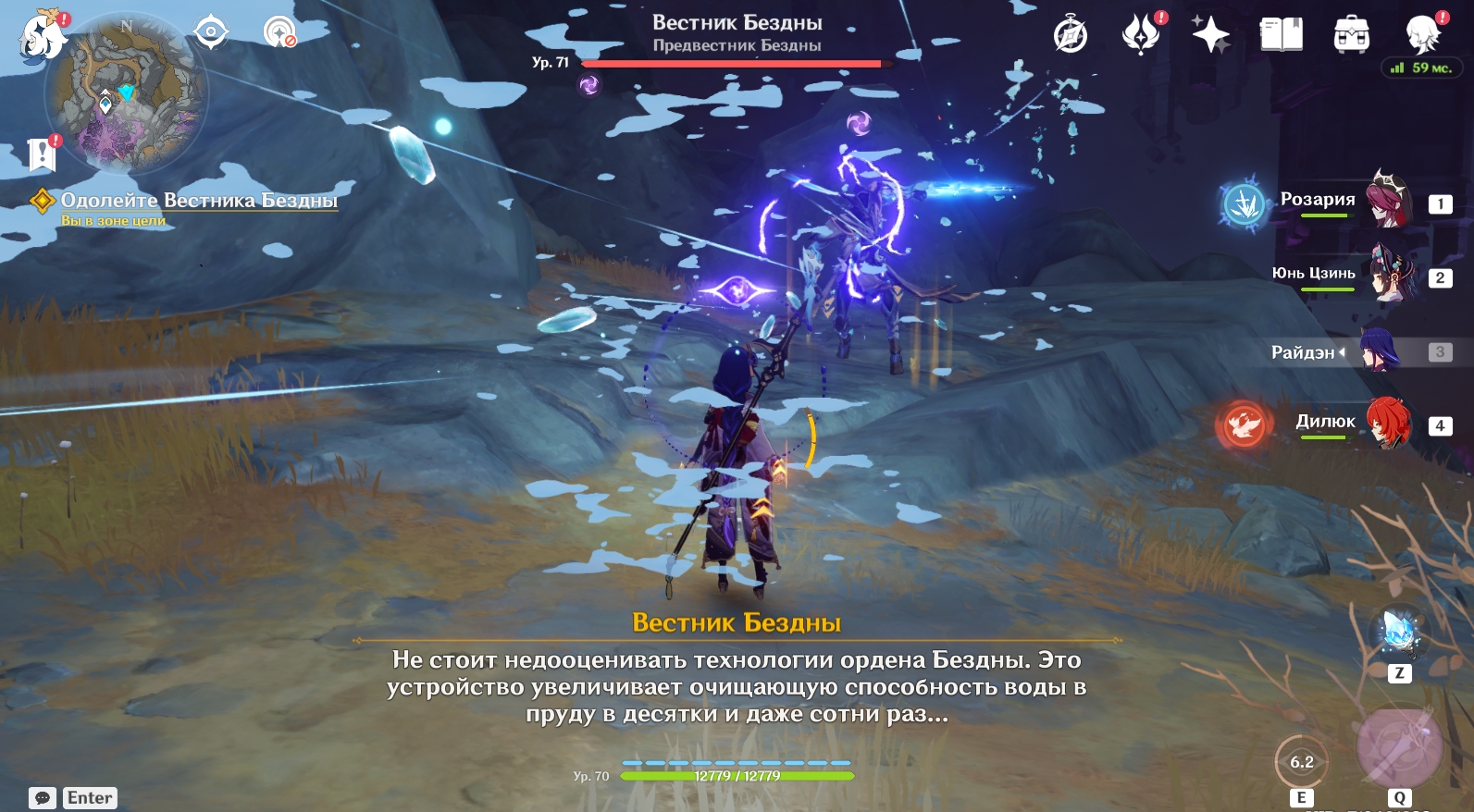Open the compass adventure icon
Screen dimensions: 1474x812
point(1071,36)
